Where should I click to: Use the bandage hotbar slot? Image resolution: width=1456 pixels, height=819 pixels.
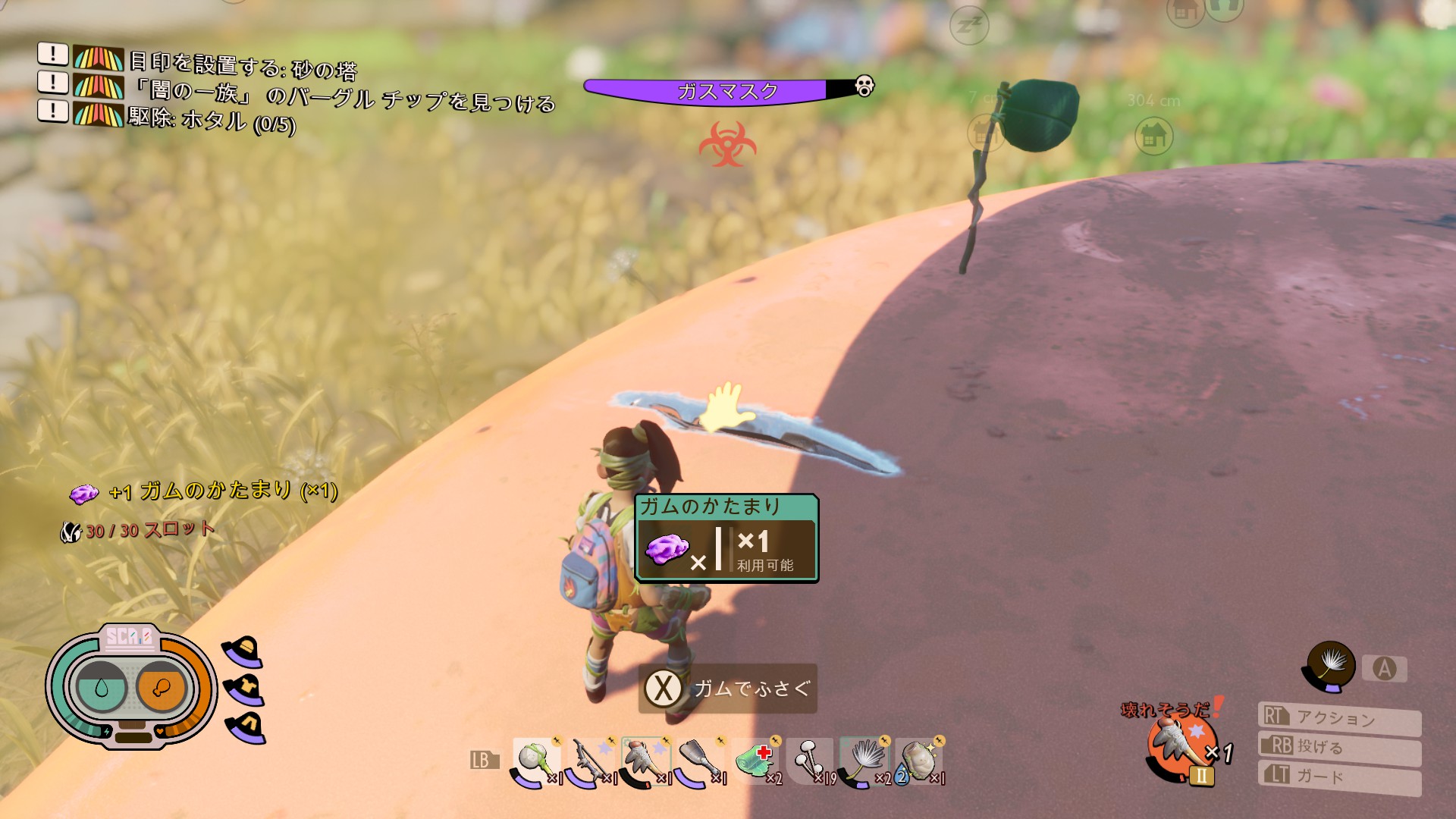coord(755,761)
